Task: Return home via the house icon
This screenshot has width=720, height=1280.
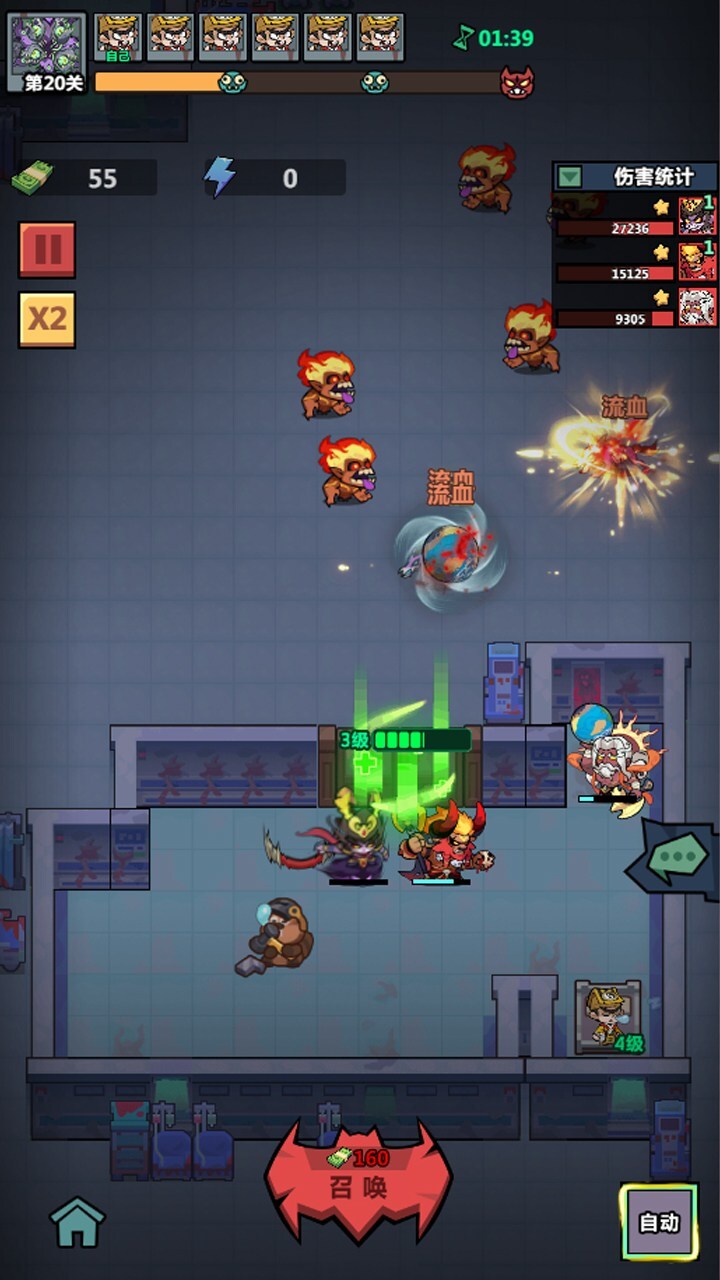Action: (x=77, y=1221)
